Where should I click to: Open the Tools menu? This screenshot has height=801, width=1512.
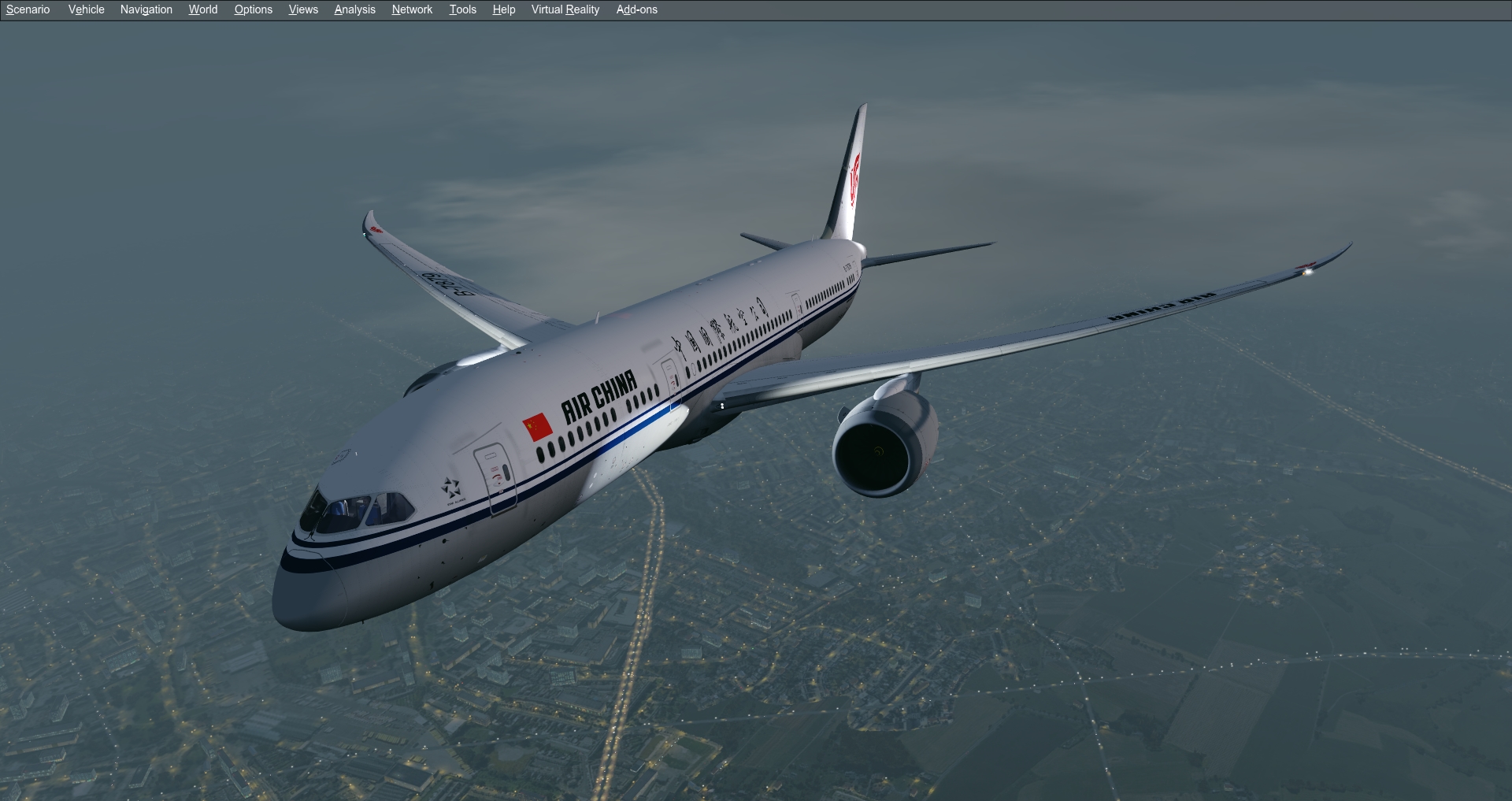coord(462,9)
